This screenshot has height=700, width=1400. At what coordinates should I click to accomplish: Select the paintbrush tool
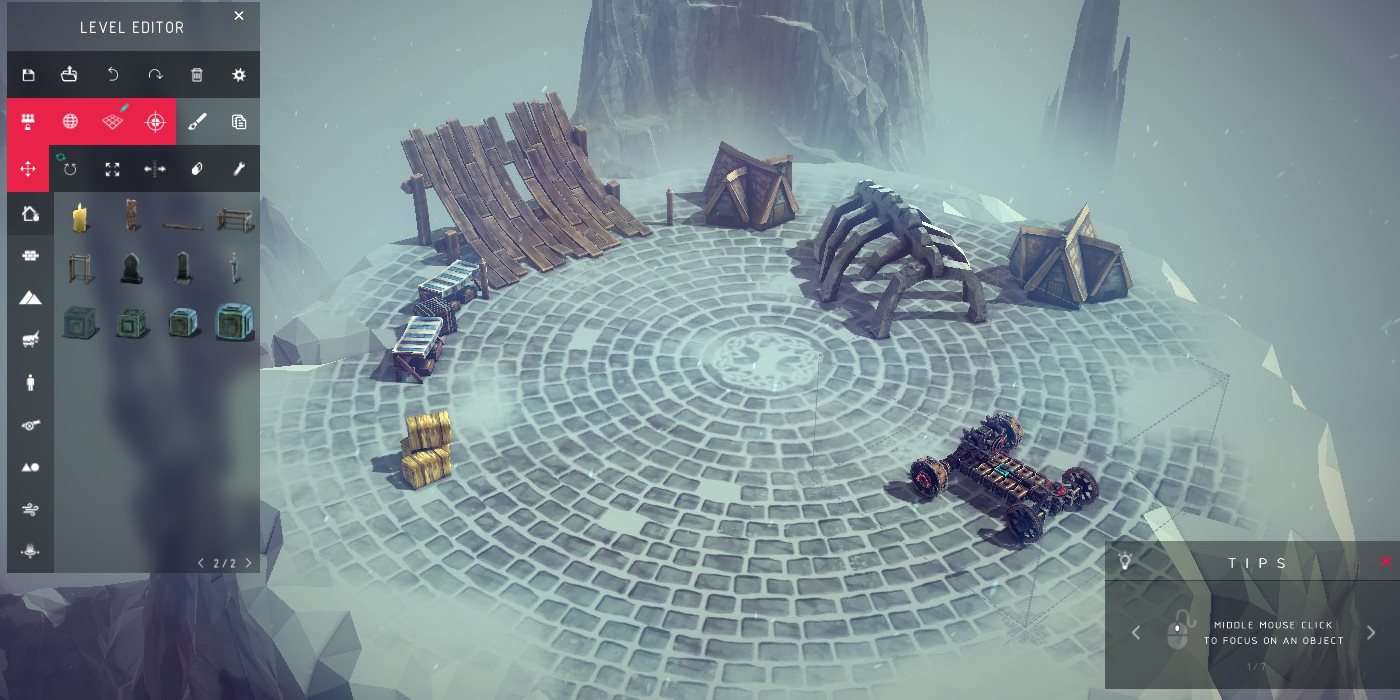pyautogui.click(x=197, y=122)
